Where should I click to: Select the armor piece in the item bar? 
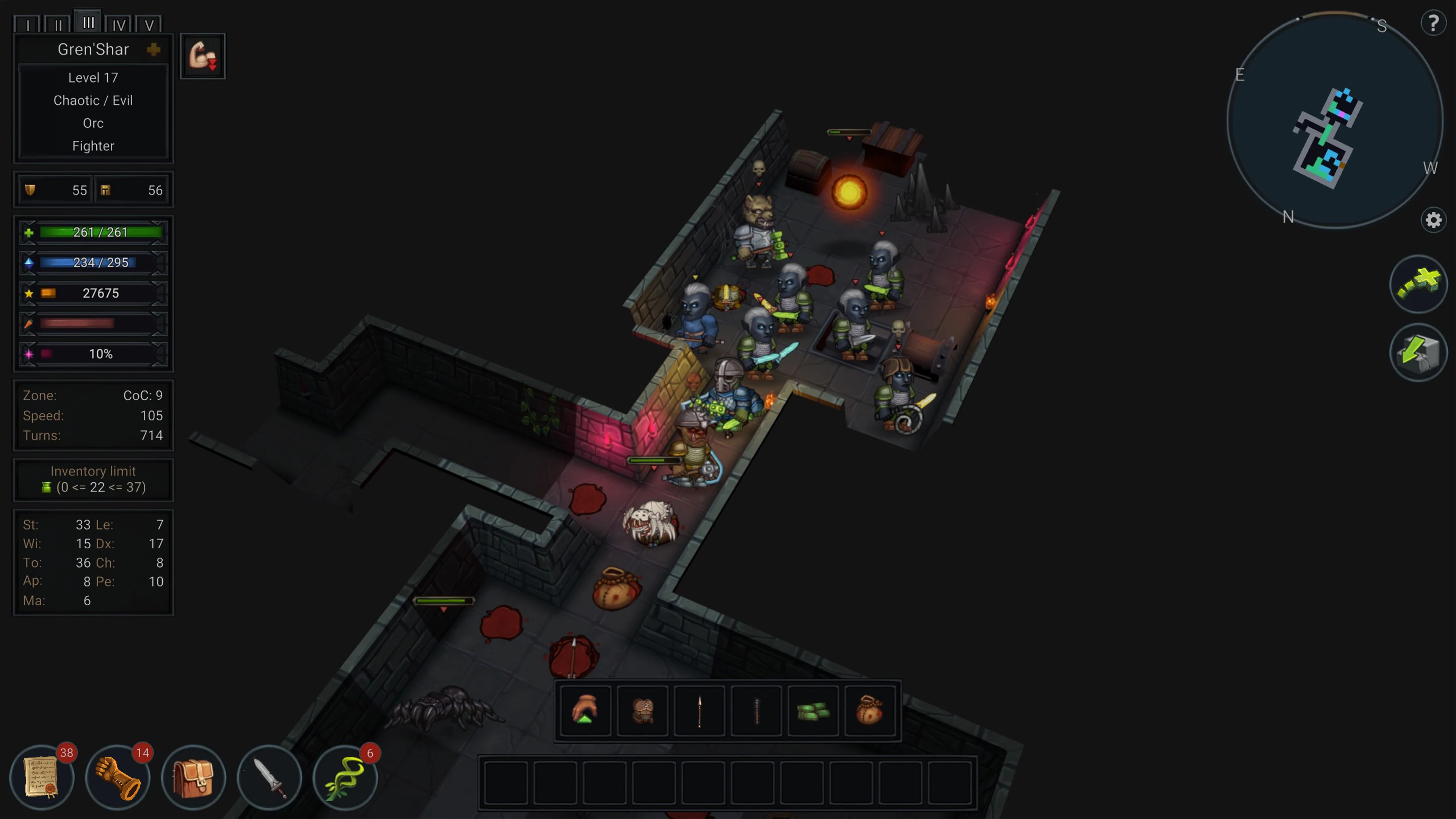(x=642, y=711)
